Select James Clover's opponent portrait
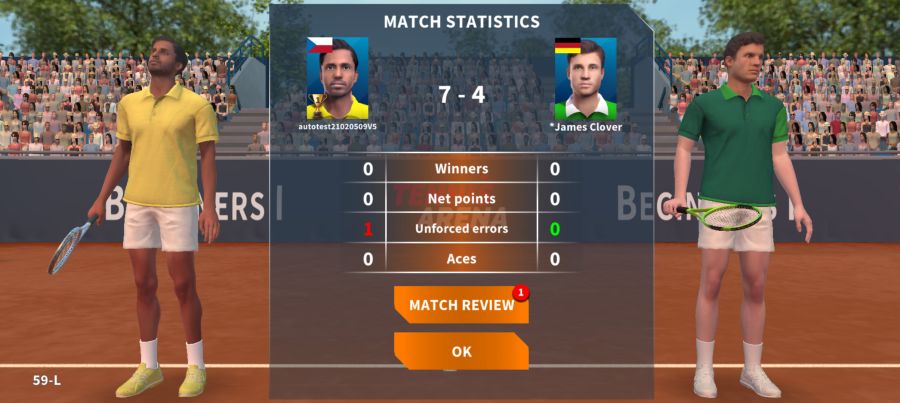This screenshot has width=900, height=403. click(586, 79)
